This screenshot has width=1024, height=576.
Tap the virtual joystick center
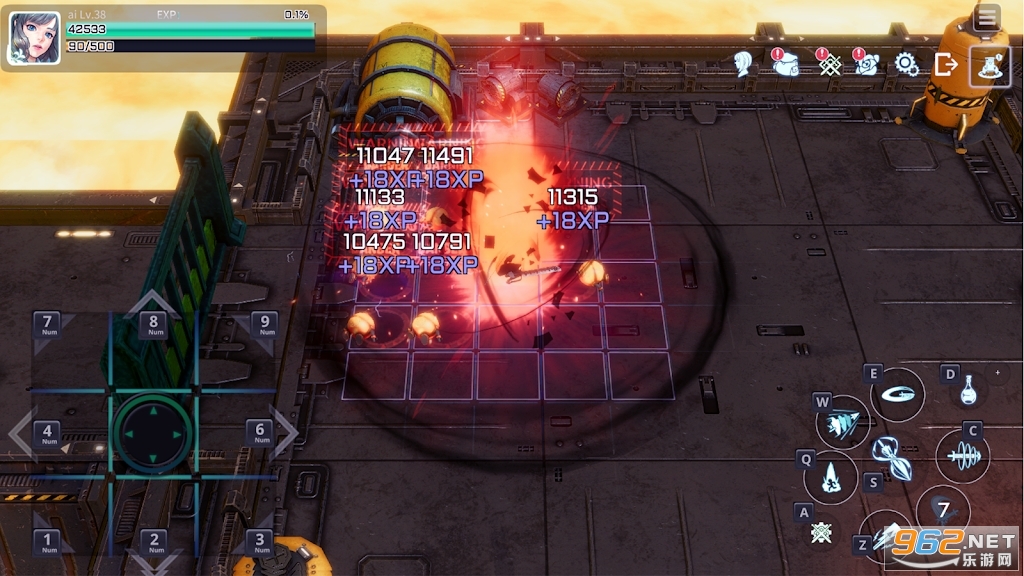(x=152, y=433)
